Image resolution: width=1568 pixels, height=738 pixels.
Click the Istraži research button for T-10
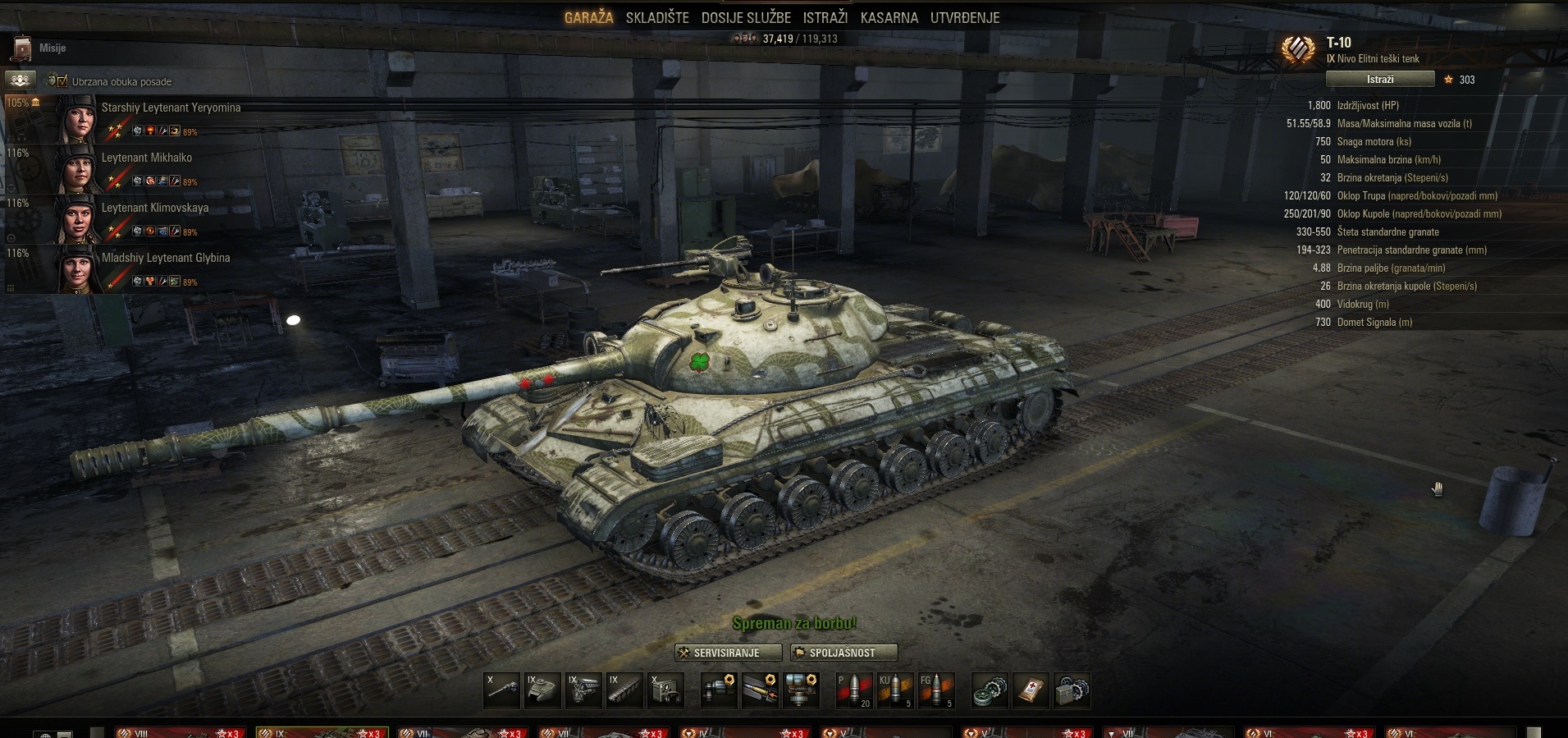1379,80
